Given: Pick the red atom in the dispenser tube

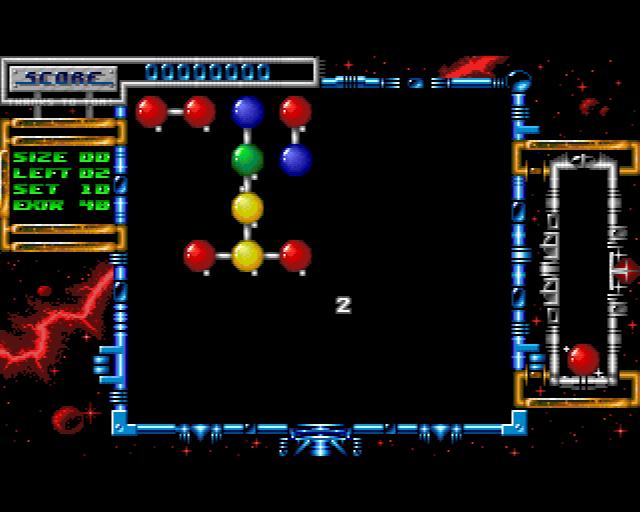Looking at the screenshot, I should 583,359.
